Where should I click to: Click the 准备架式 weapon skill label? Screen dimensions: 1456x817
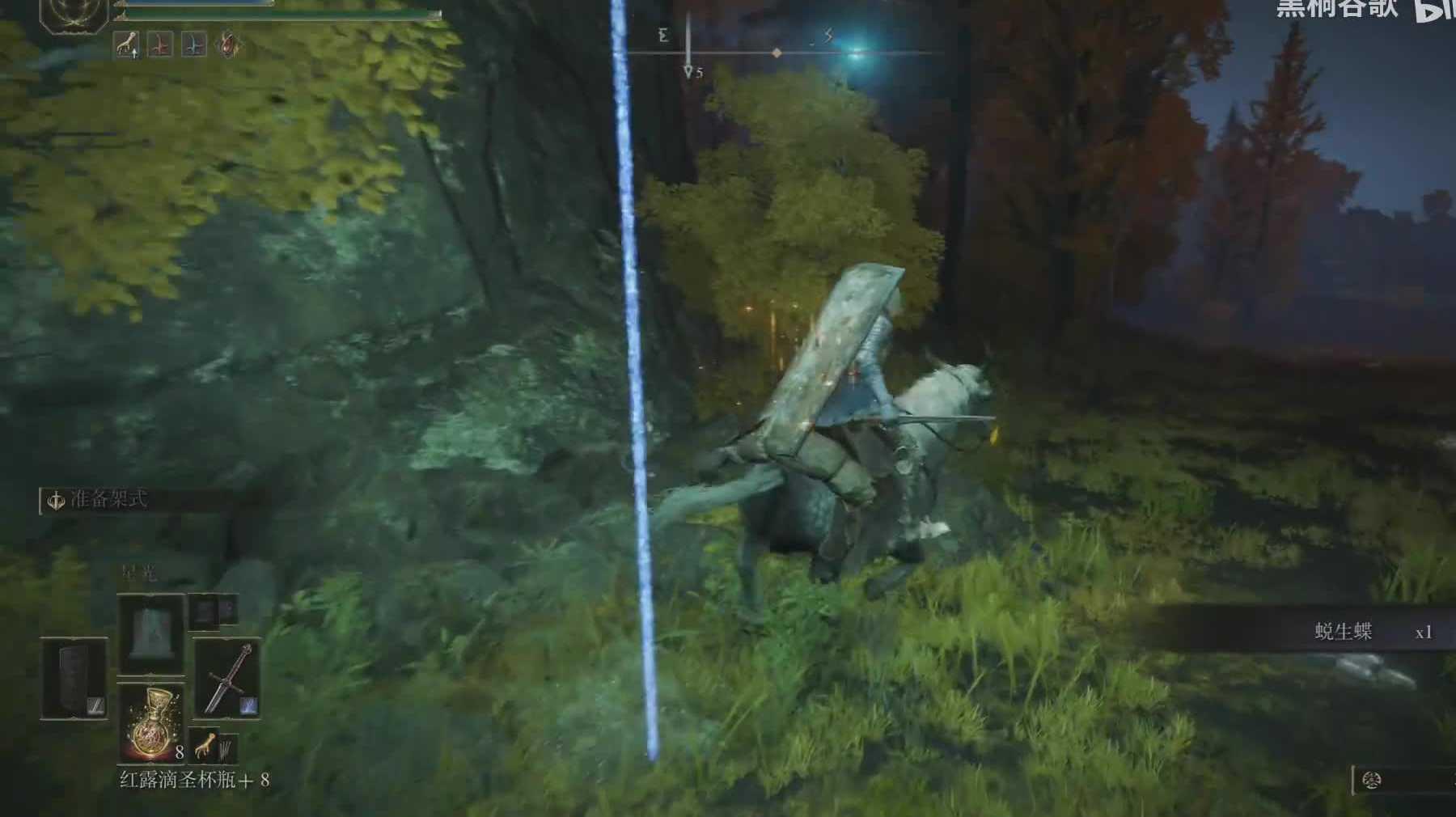tap(108, 499)
